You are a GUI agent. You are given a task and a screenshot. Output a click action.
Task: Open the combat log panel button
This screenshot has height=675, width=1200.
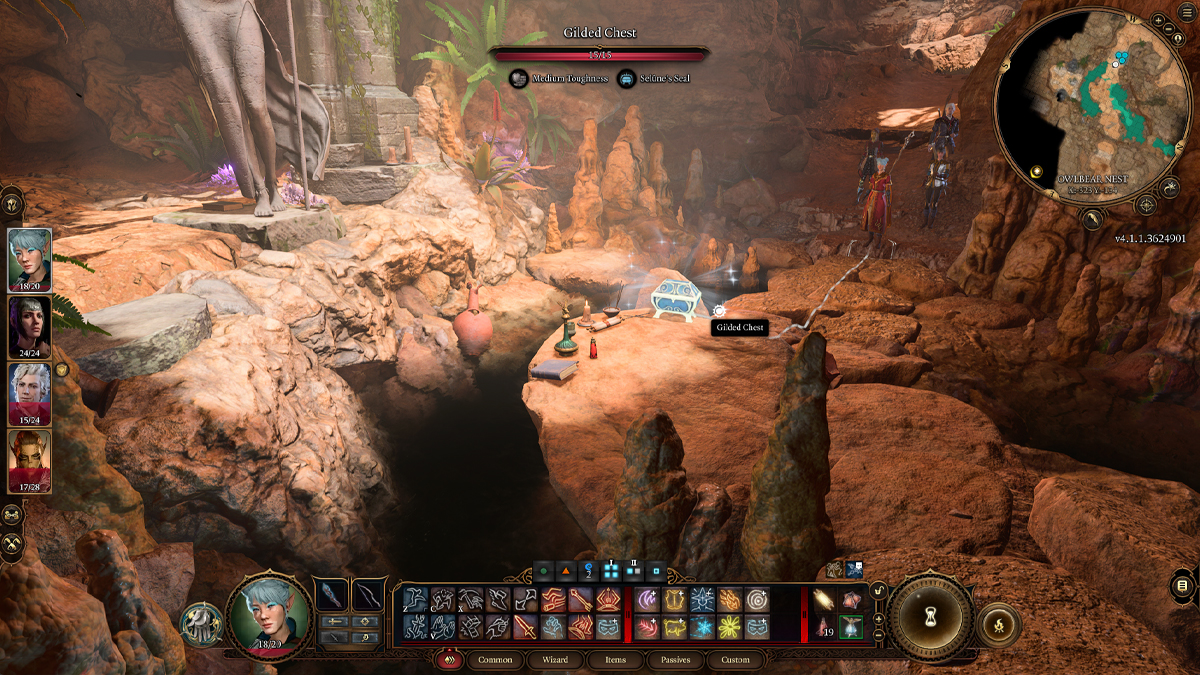click(x=1181, y=585)
